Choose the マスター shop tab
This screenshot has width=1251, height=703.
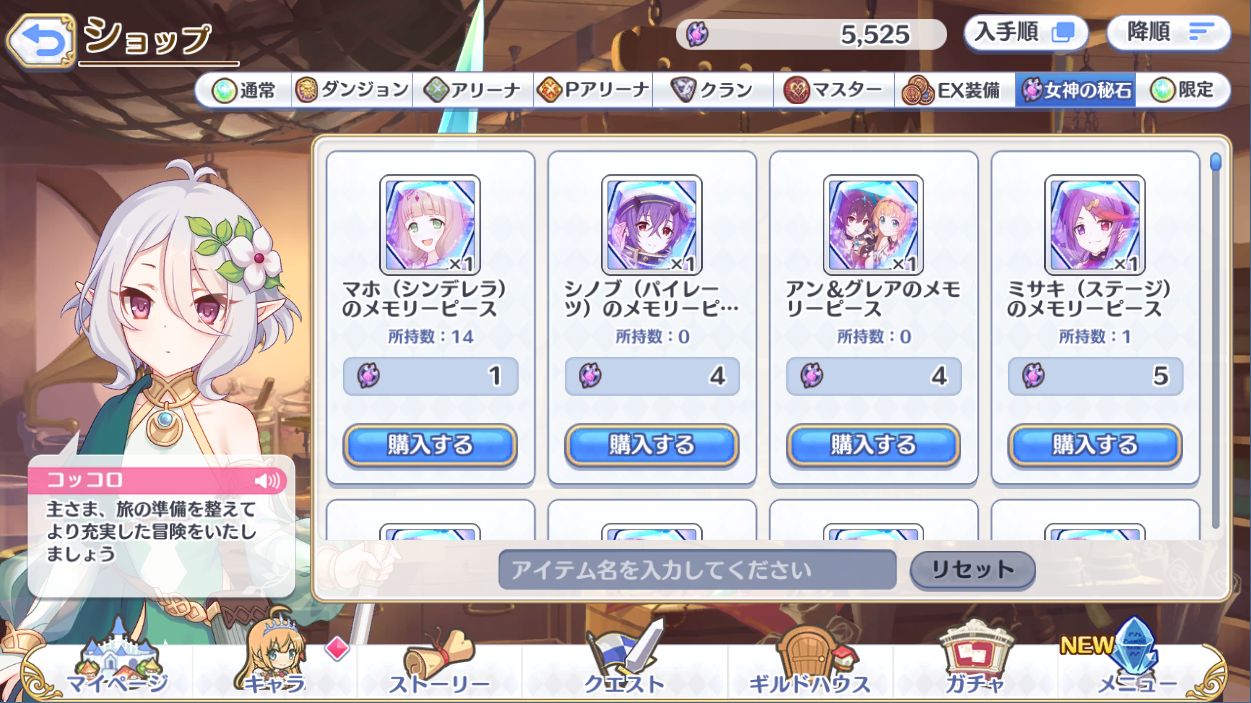point(834,90)
